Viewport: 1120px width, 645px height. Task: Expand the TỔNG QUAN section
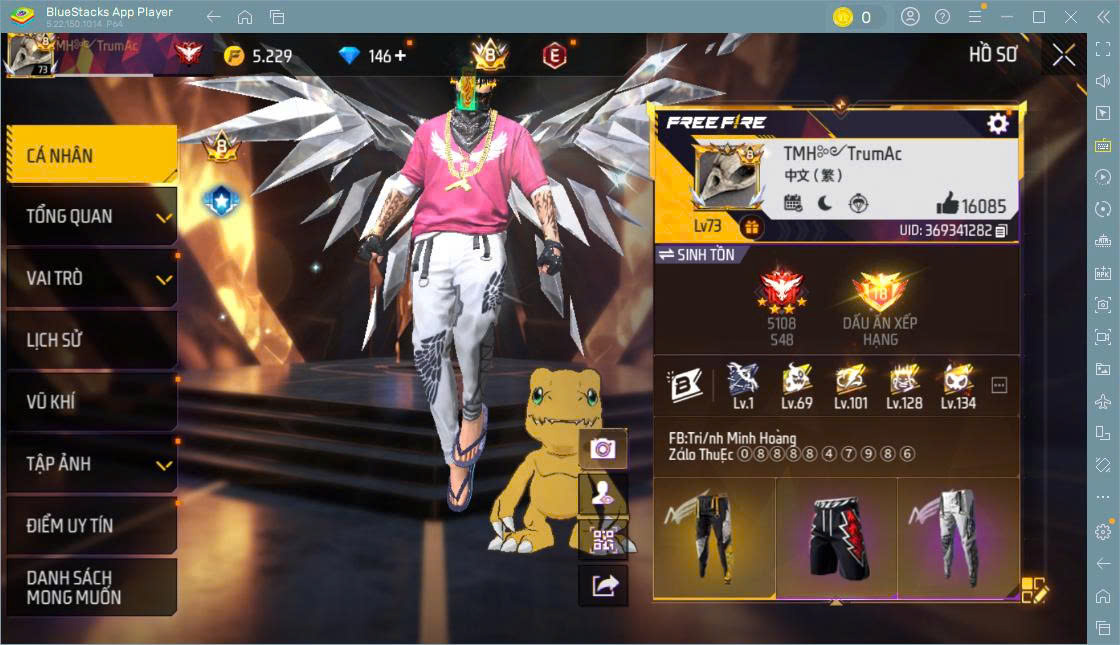[90, 216]
